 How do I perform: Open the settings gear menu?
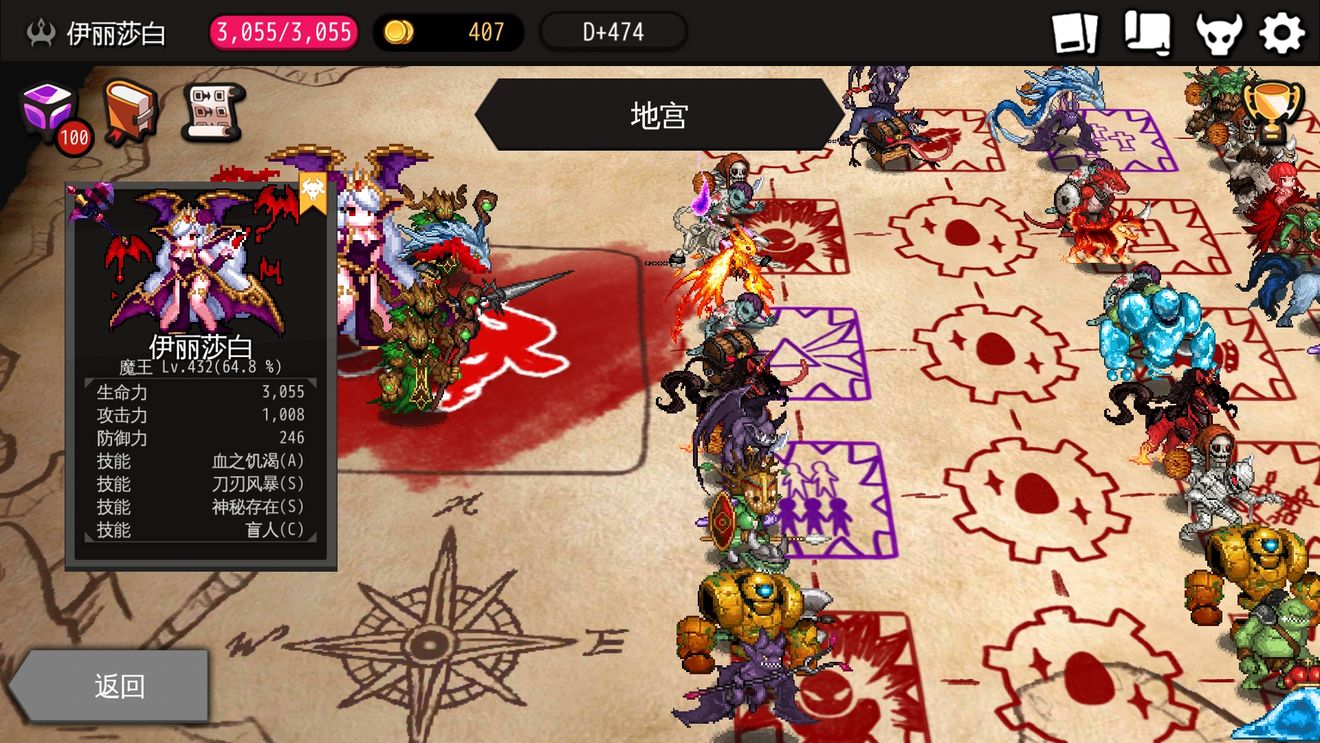[x=1283, y=33]
